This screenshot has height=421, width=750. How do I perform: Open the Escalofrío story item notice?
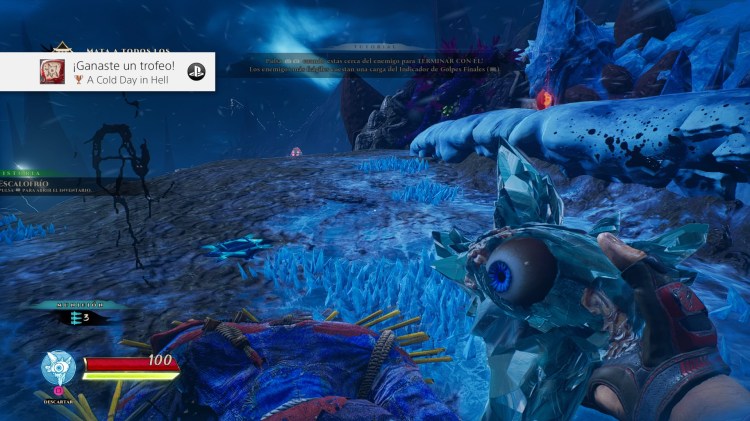pyautogui.click(x=40, y=185)
